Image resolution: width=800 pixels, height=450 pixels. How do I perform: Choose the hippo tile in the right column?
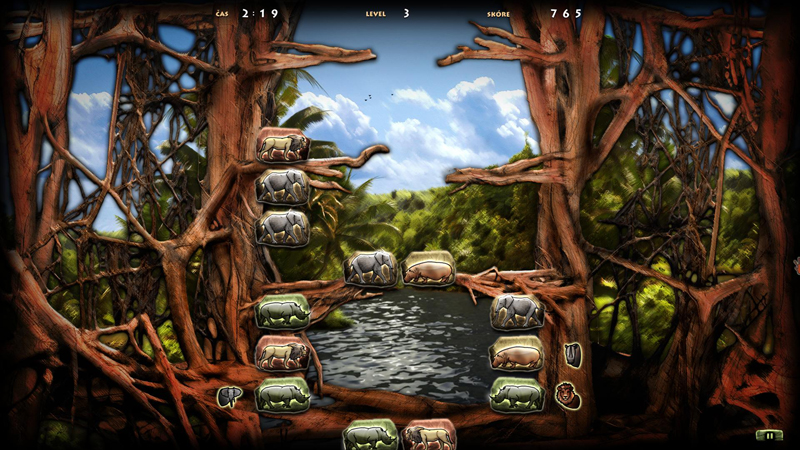[x=517, y=354]
